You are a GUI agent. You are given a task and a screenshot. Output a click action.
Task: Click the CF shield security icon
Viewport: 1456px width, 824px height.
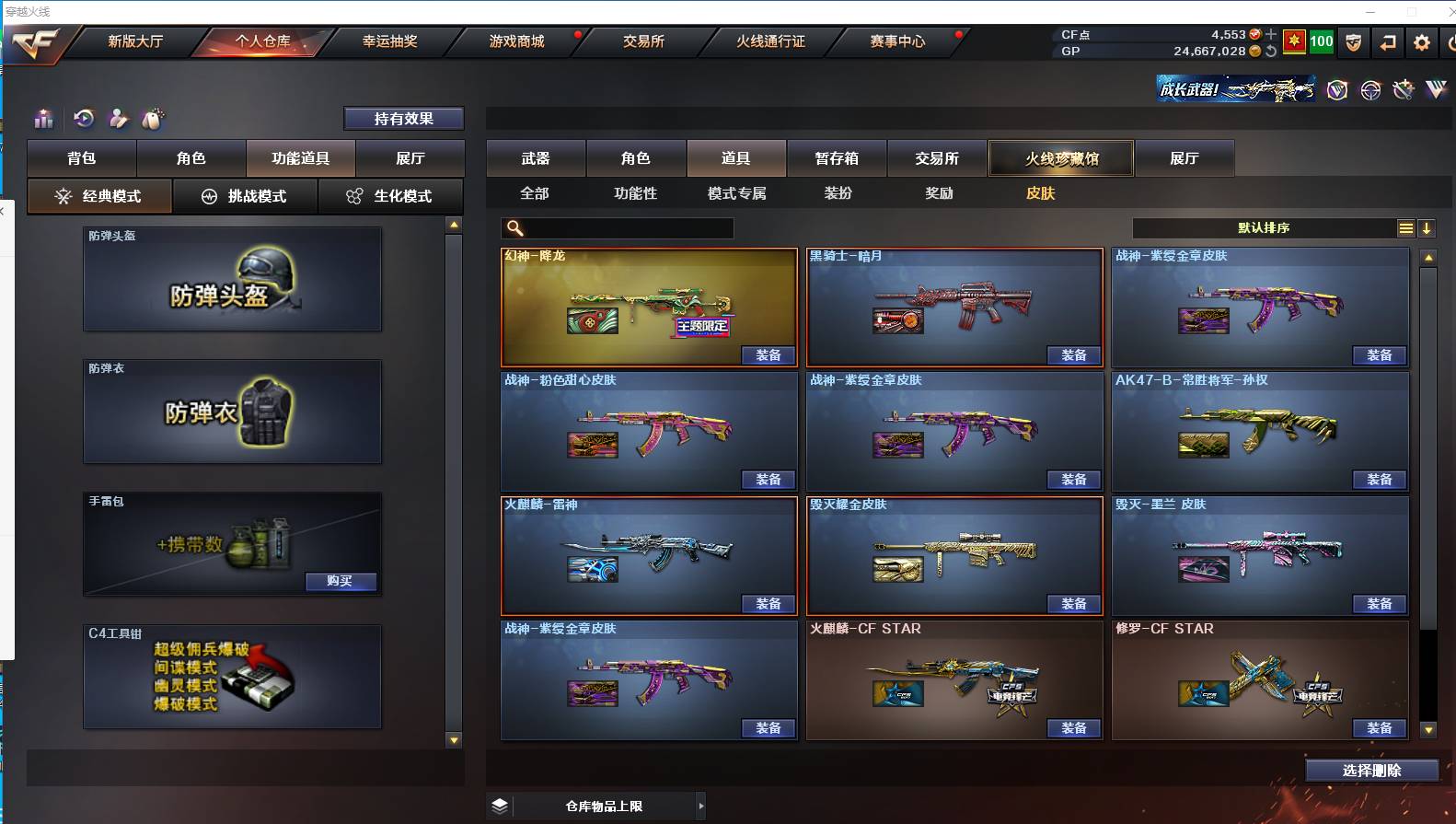pyautogui.click(x=1353, y=42)
